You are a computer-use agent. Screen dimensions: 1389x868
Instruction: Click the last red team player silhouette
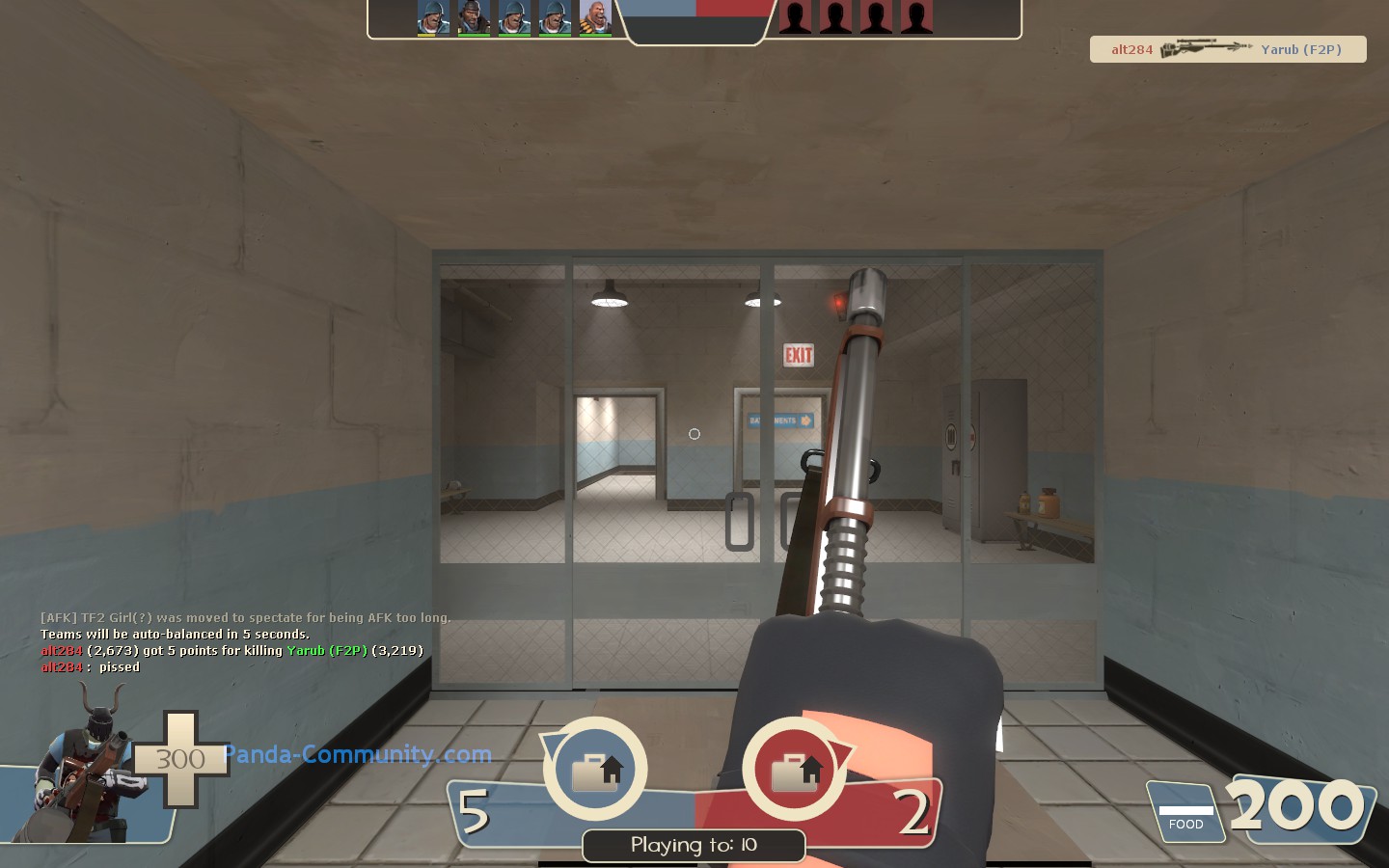point(914,16)
